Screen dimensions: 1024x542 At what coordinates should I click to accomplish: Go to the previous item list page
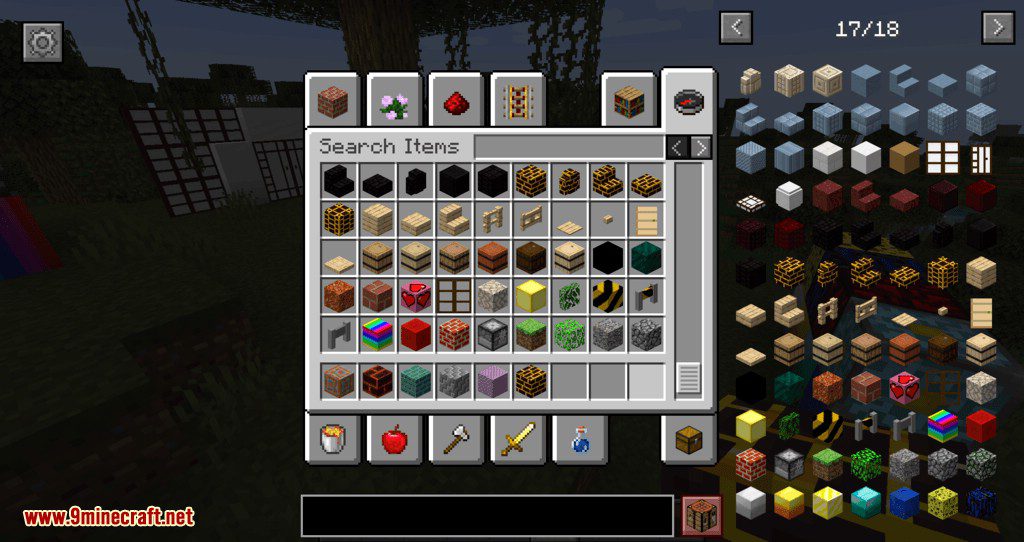[736, 28]
